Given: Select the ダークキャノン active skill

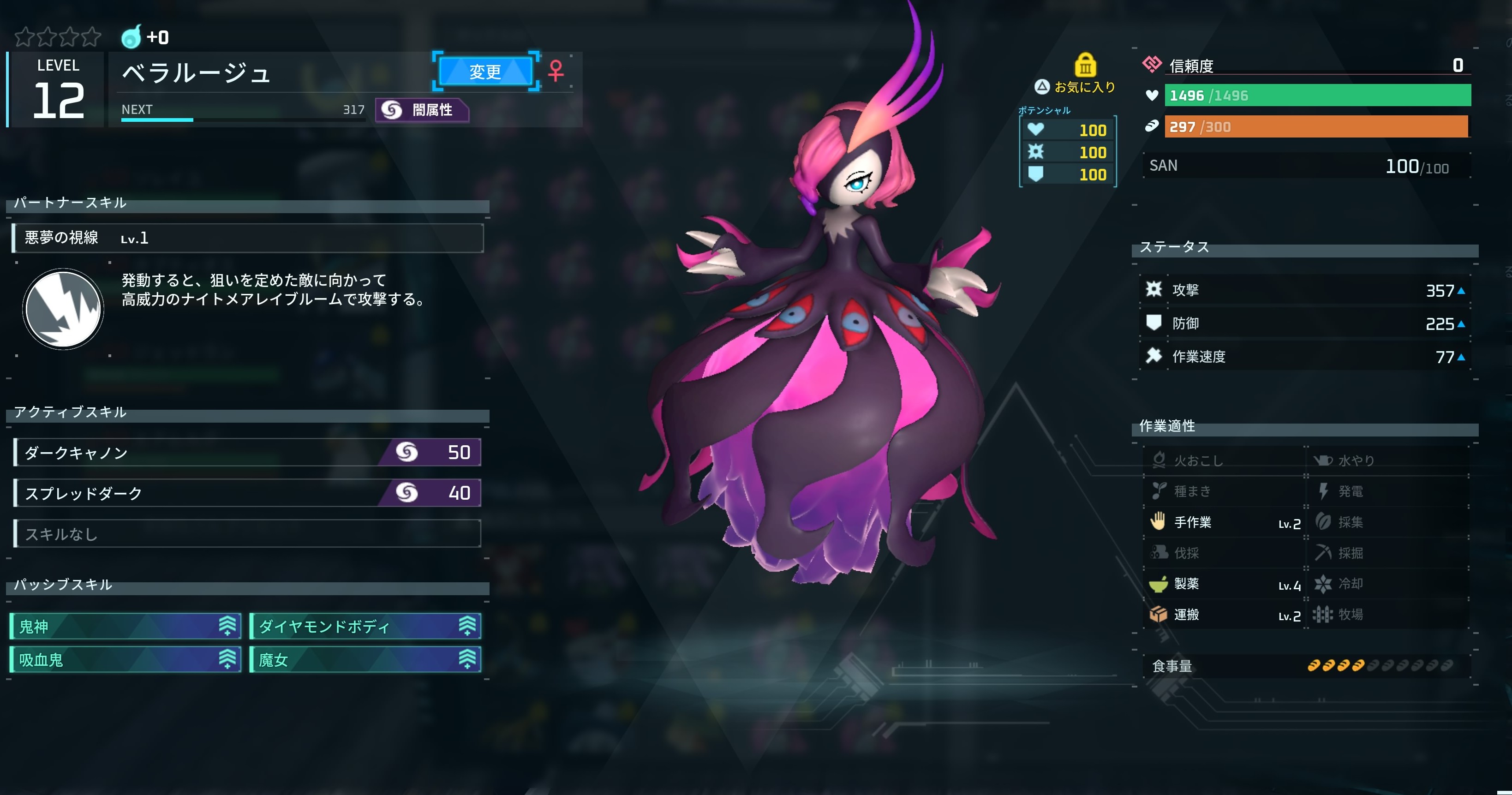Looking at the screenshot, I should click(x=247, y=452).
